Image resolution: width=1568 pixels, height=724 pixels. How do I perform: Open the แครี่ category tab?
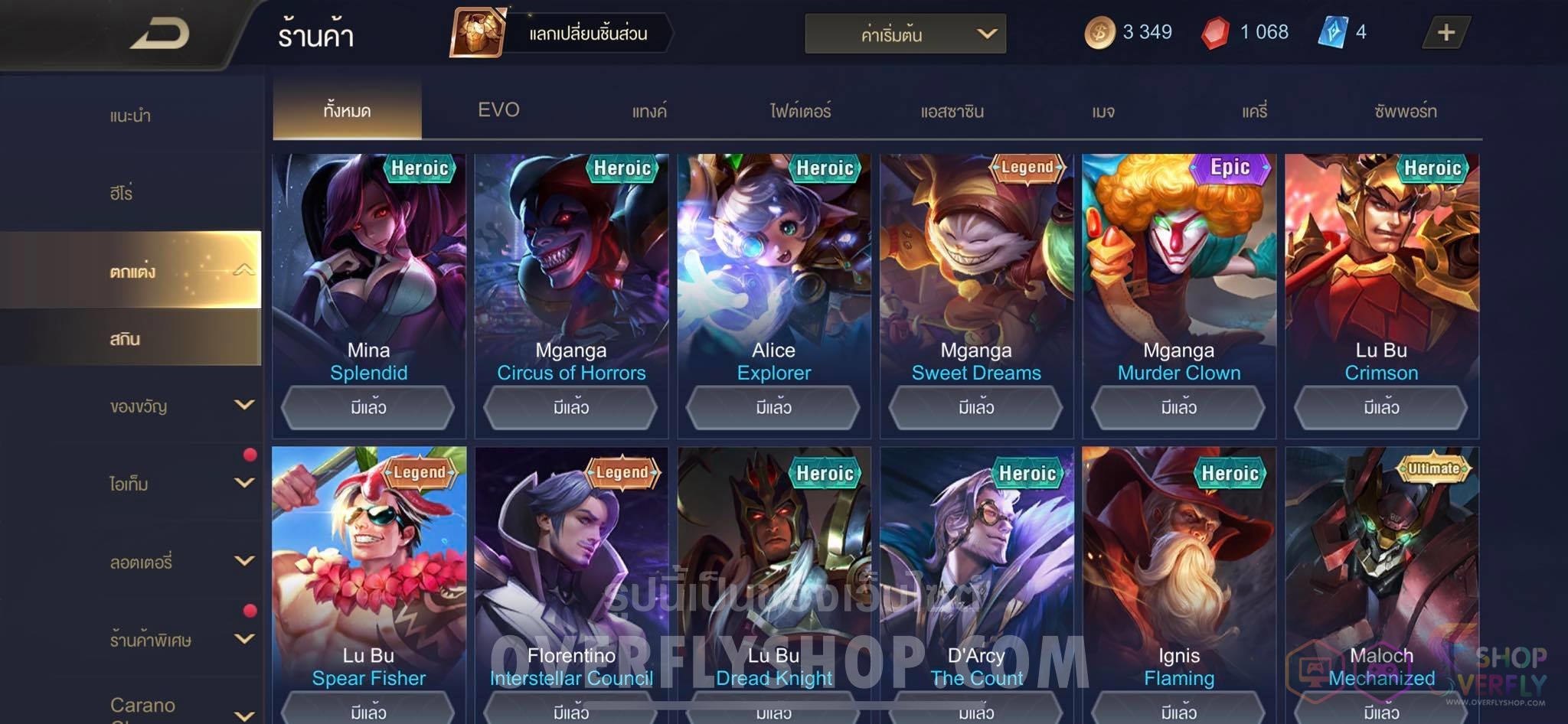pos(1254,112)
